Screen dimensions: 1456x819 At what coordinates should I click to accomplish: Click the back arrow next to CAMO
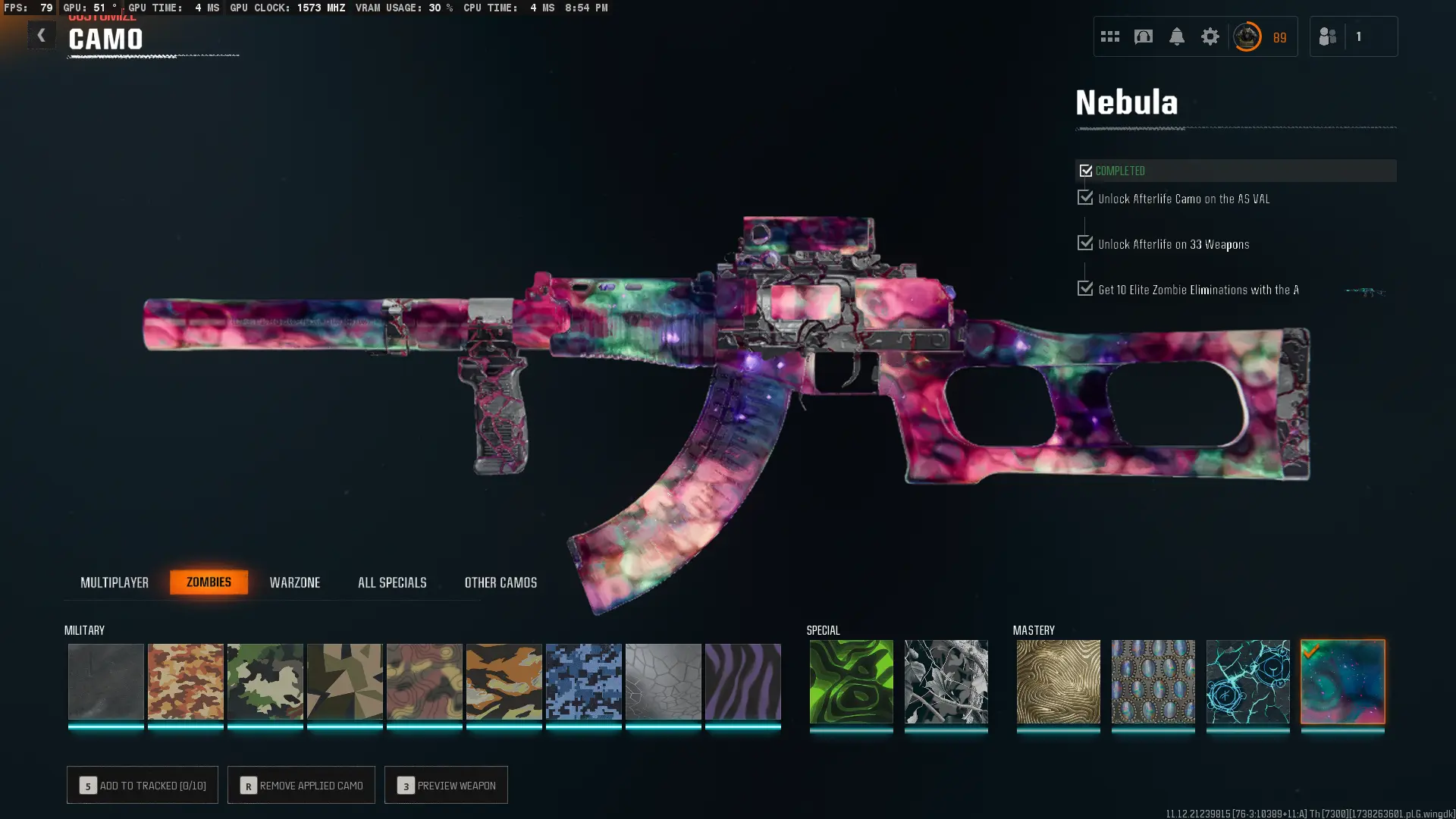pos(42,35)
